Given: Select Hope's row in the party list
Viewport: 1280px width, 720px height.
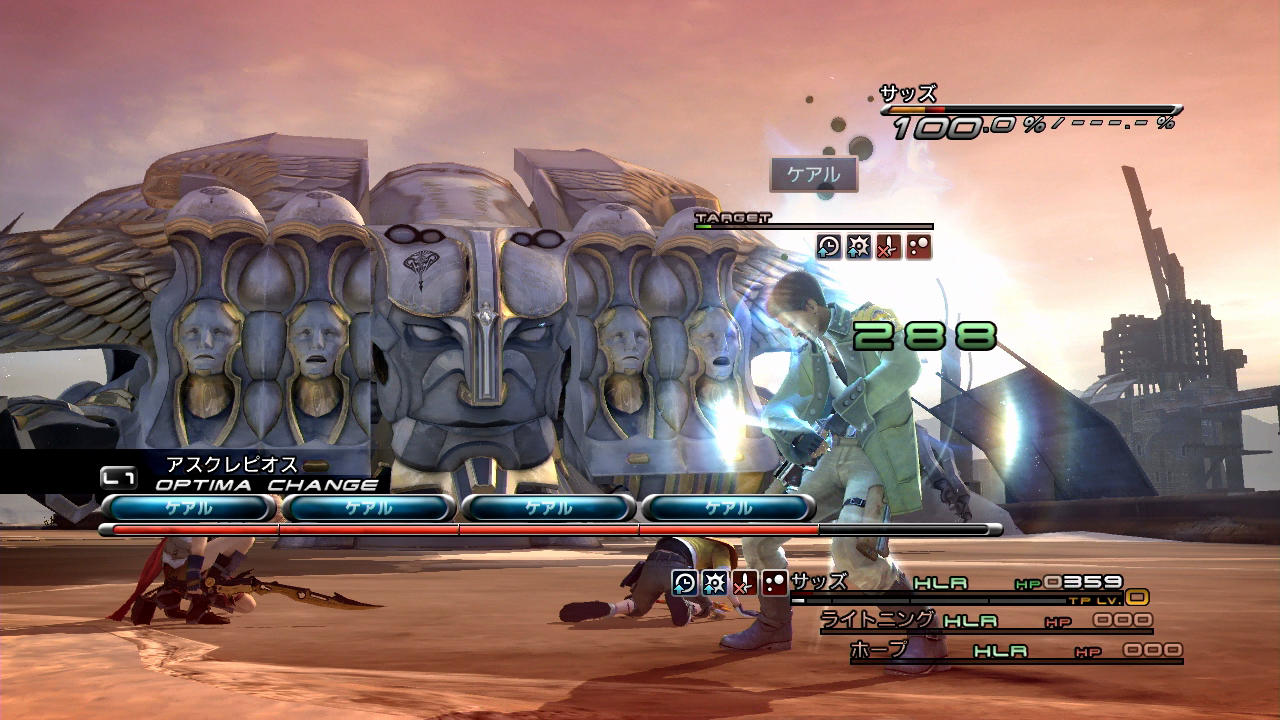Looking at the screenshot, I should (x=1015, y=651).
